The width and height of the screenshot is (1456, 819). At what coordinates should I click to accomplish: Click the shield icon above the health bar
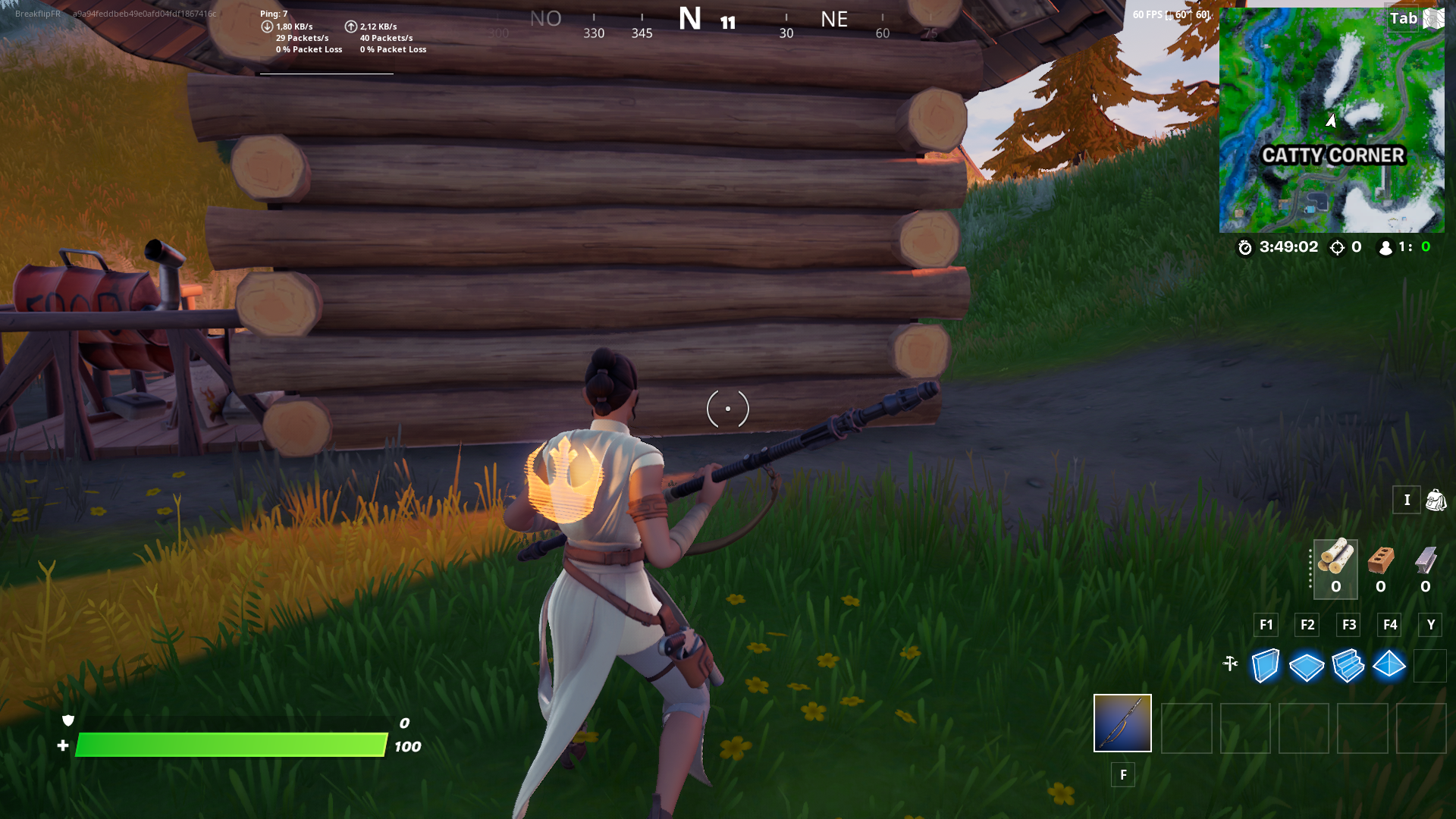(67, 722)
